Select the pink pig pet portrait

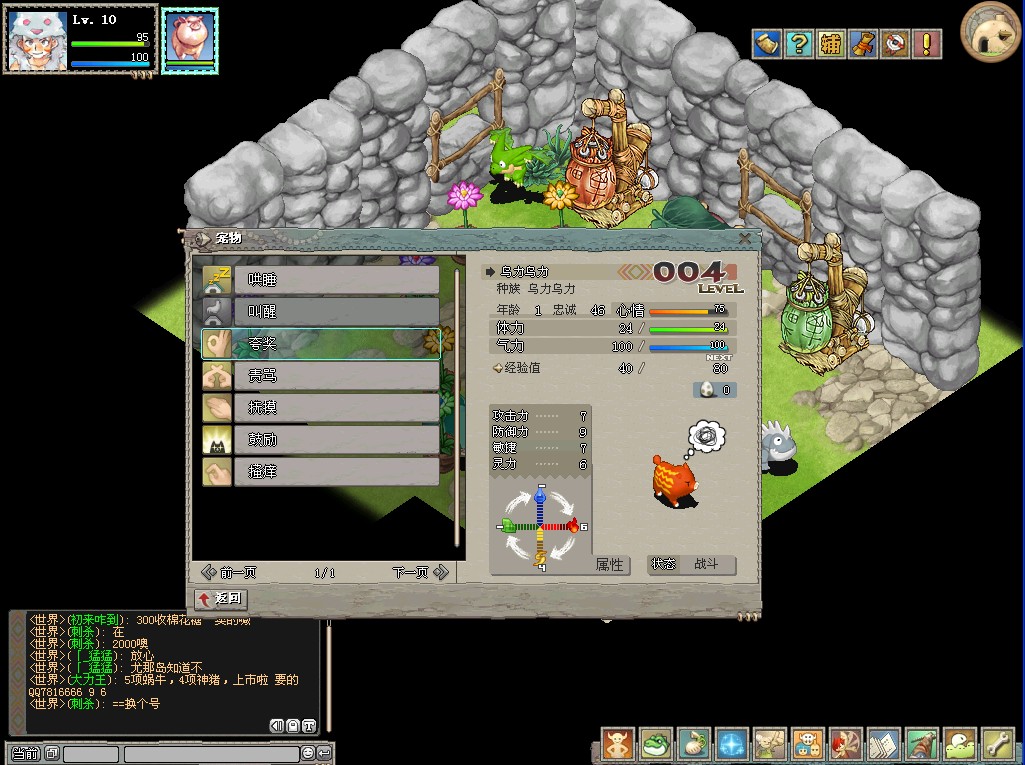coord(189,40)
